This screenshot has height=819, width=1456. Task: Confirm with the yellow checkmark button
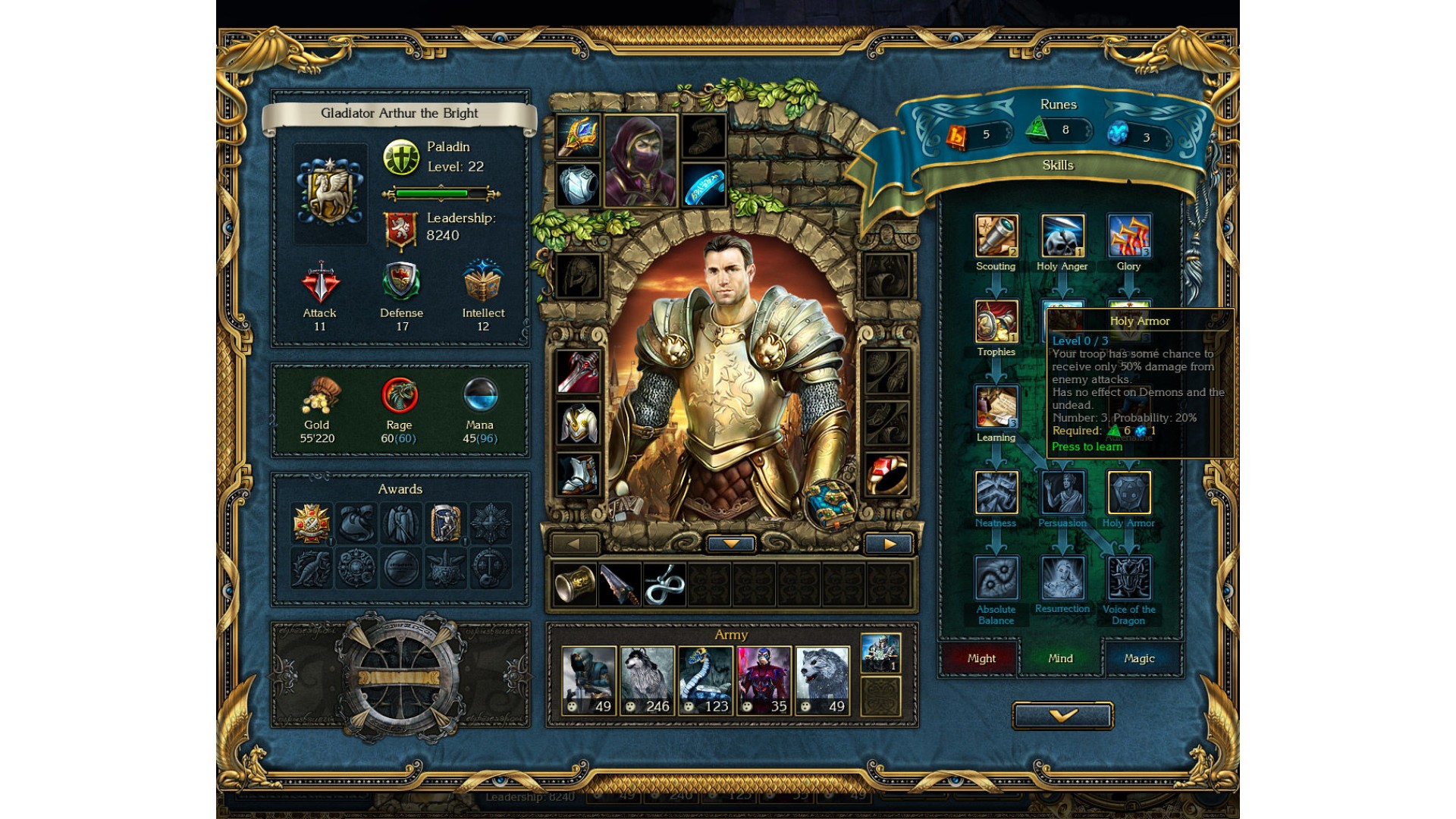click(1062, 715)
